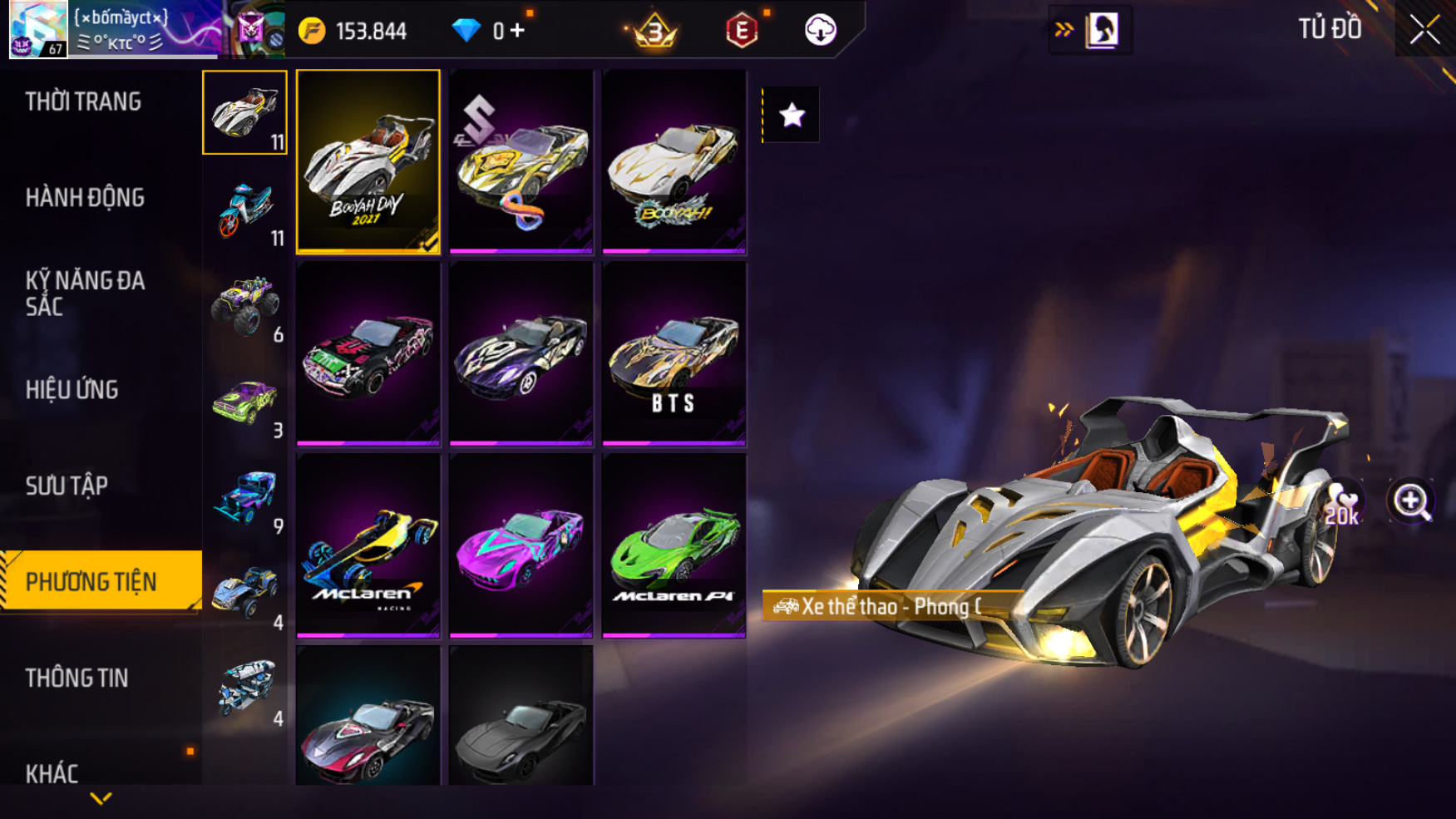Viewport: 1456px width, 819px height.
Task: Open the character profile icon
Action: point(1102,31)
